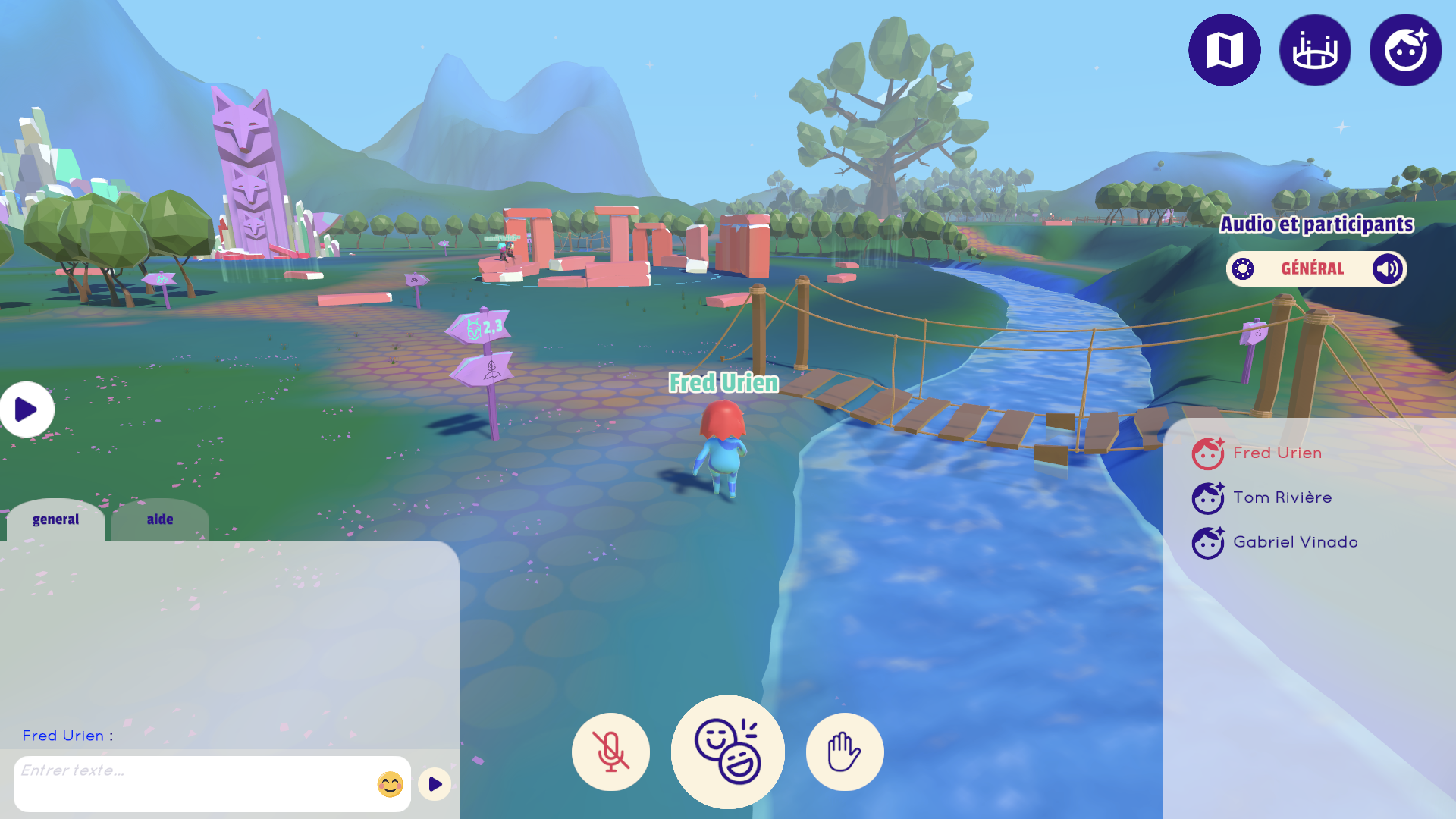
Task: Choose Gabriel Vinado from participants list
Action: pos(1294,542)
